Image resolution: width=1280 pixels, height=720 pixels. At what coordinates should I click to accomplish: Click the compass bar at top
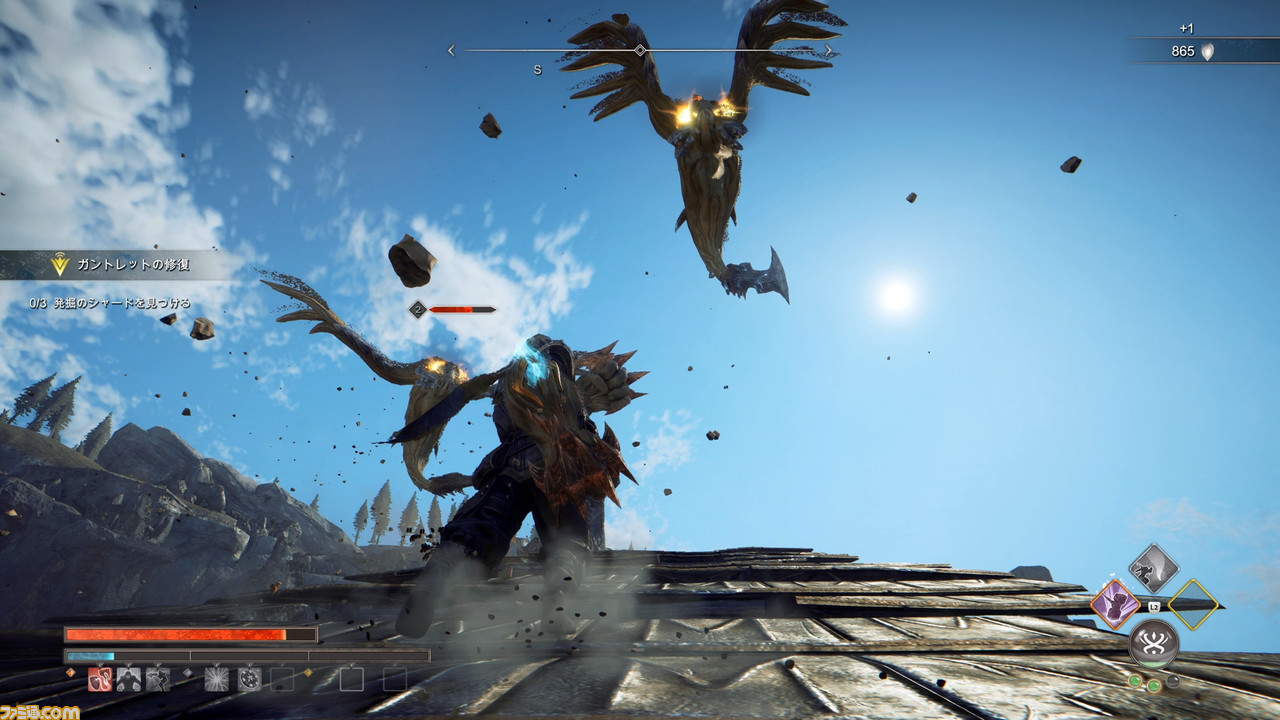click(x=640, y=50)
